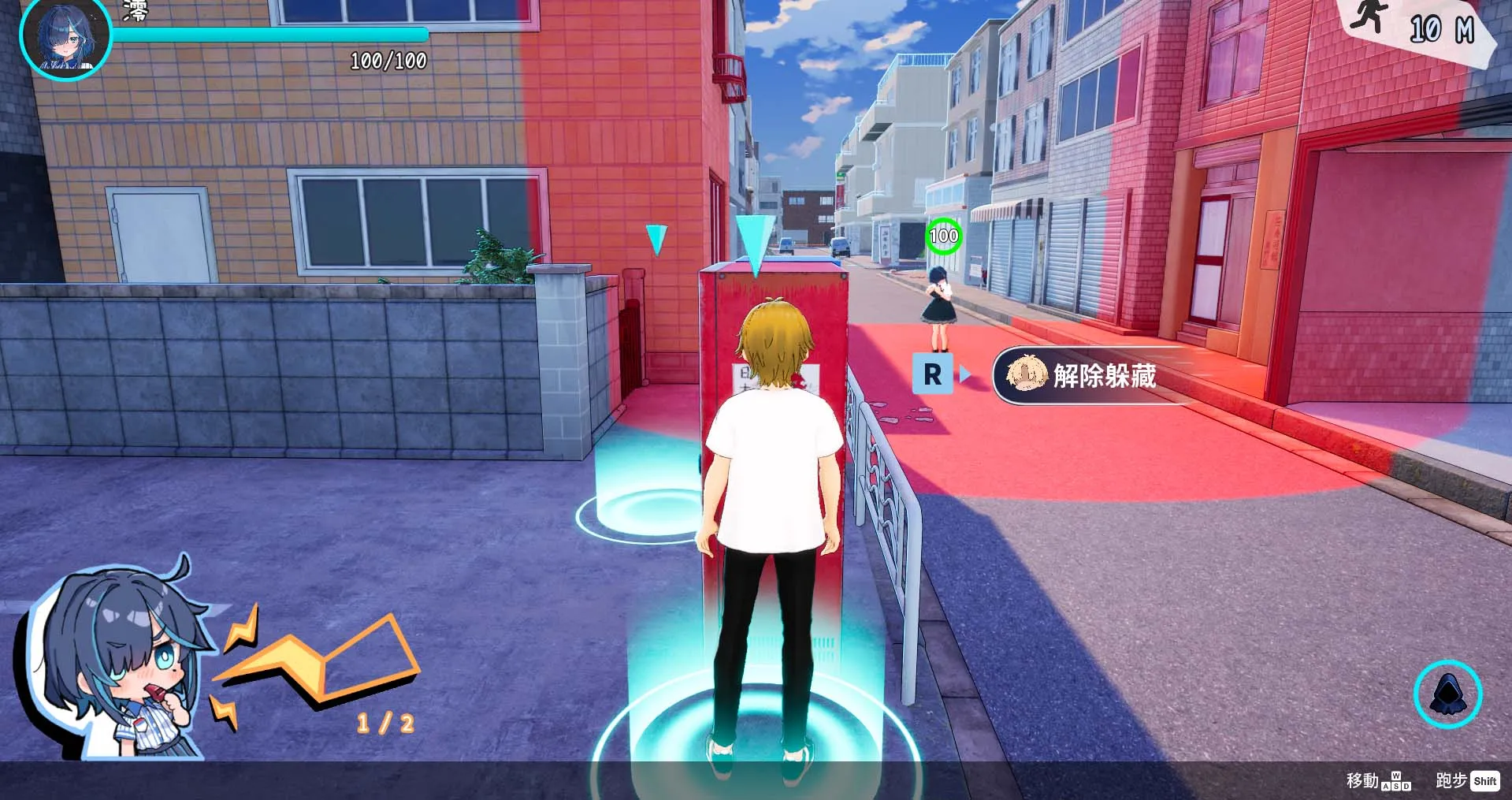Click the R key prompt icon
The width and height of the screenshot is (1512, 800).
point(932,374)
